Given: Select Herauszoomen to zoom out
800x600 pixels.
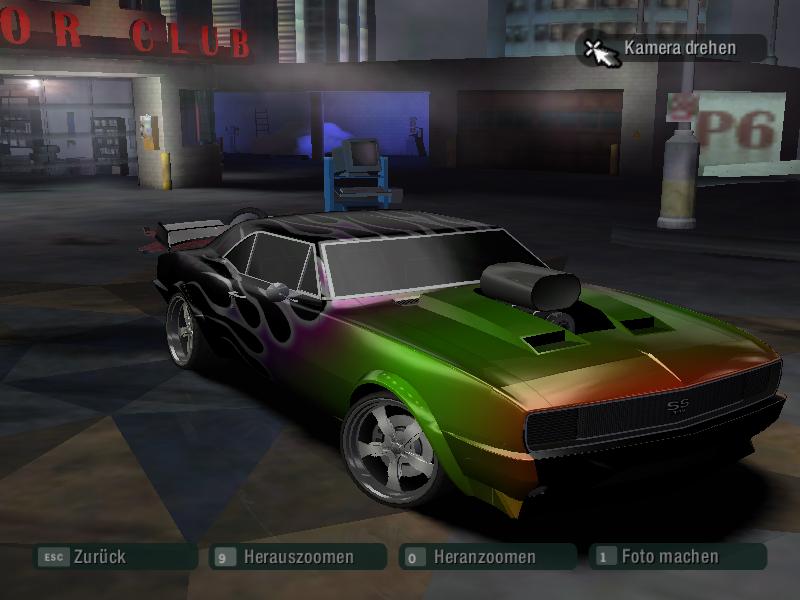Looking at the screenshot, I should point(297,557).
